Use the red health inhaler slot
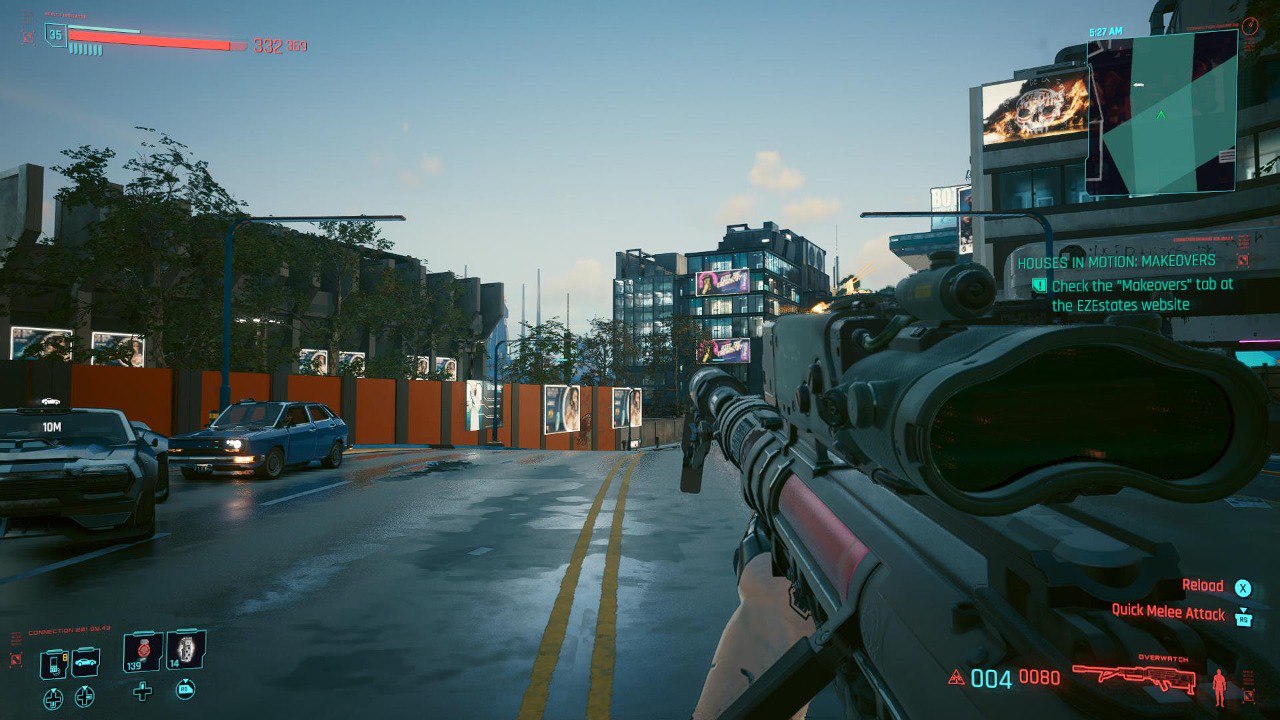The width and height of the screenshot is (1280, 720). [x=142, y=651]
